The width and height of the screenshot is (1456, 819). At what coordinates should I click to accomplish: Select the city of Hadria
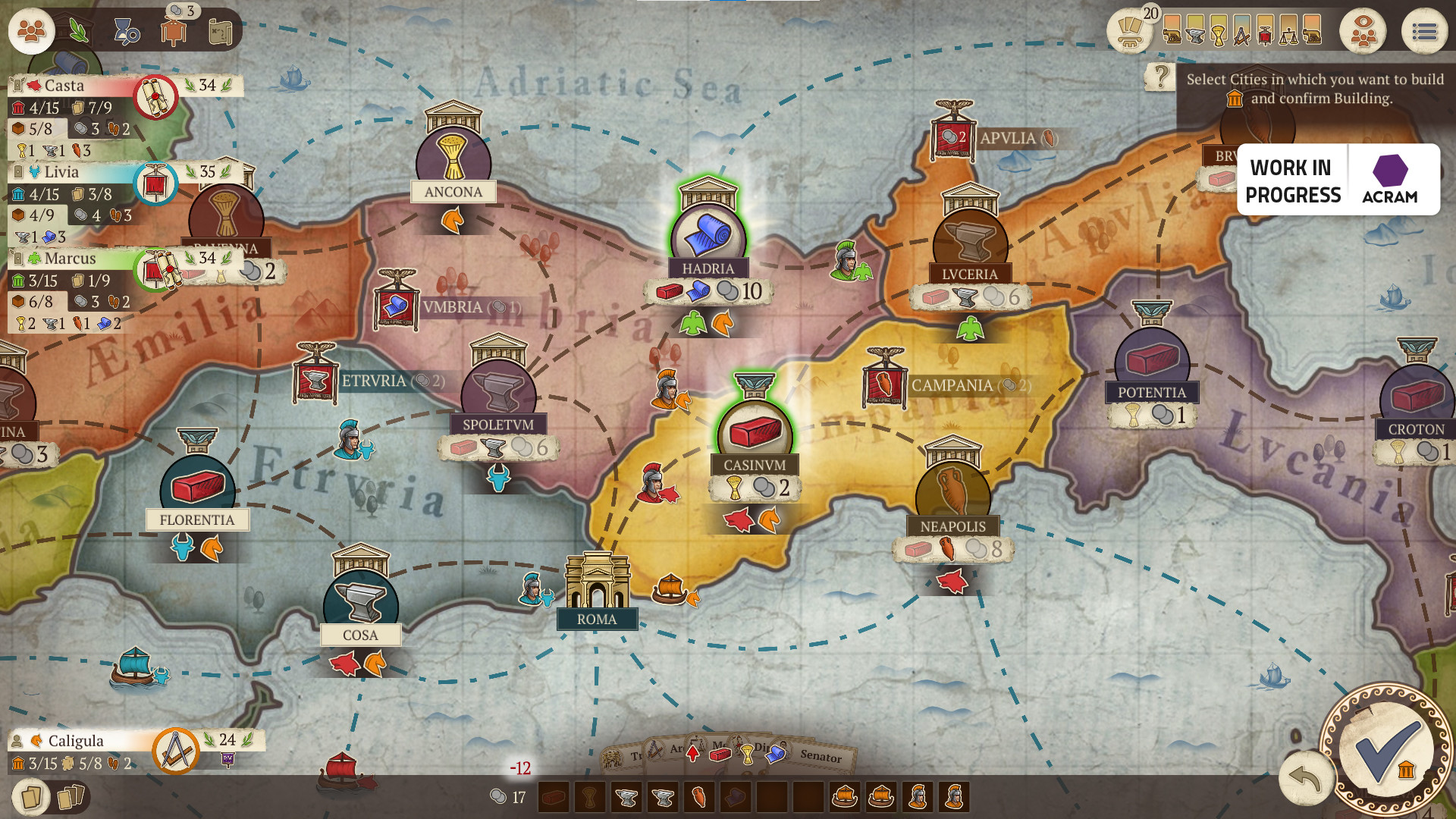pyautogui.click(x=708, y=237)
